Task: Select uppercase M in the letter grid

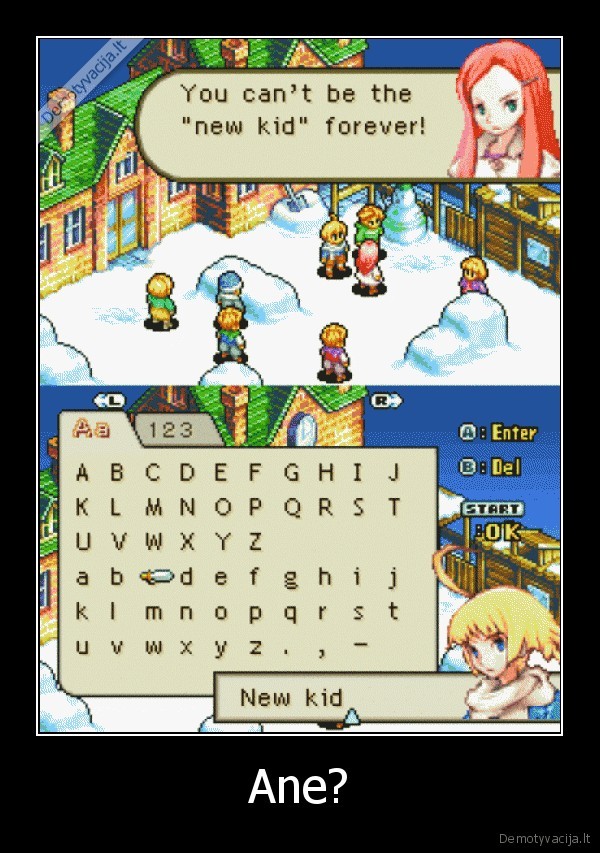Action: (x=152, y=507)
